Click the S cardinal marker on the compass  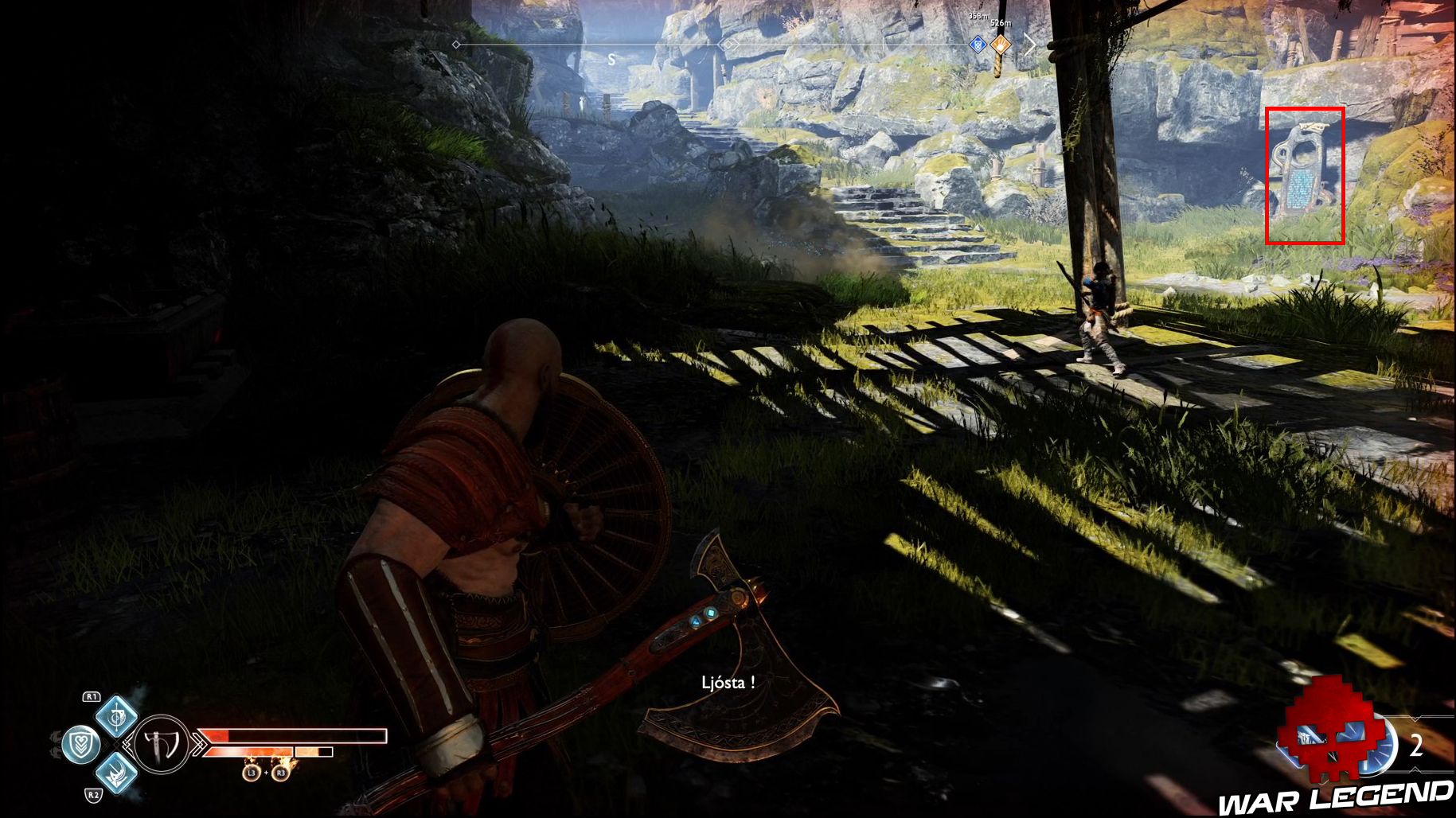tap(611, 58)
